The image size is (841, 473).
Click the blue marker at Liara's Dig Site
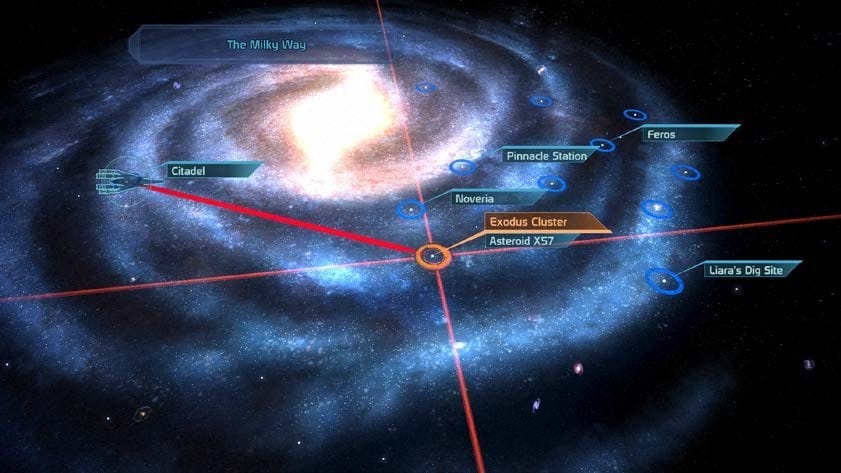tap(663, 281)
